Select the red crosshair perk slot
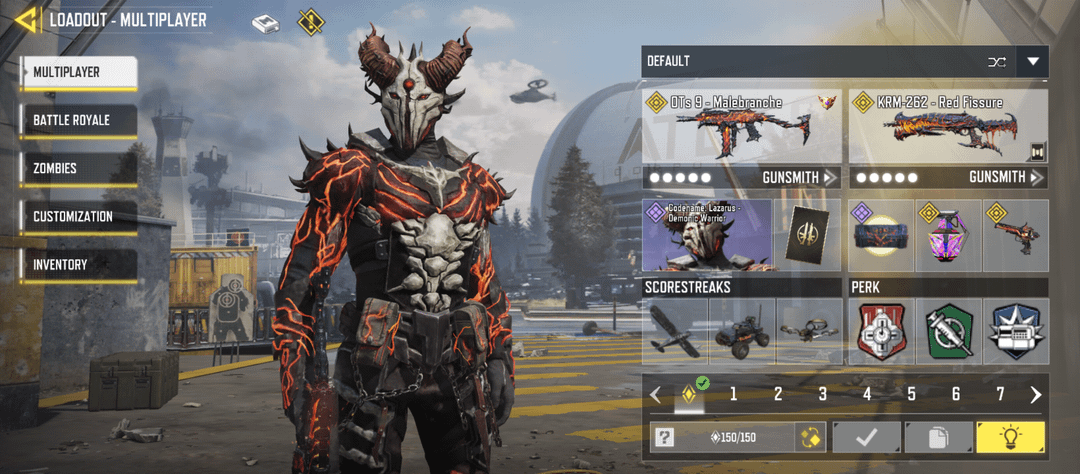Screen dimensions: 1080x474 click(880, 332)
